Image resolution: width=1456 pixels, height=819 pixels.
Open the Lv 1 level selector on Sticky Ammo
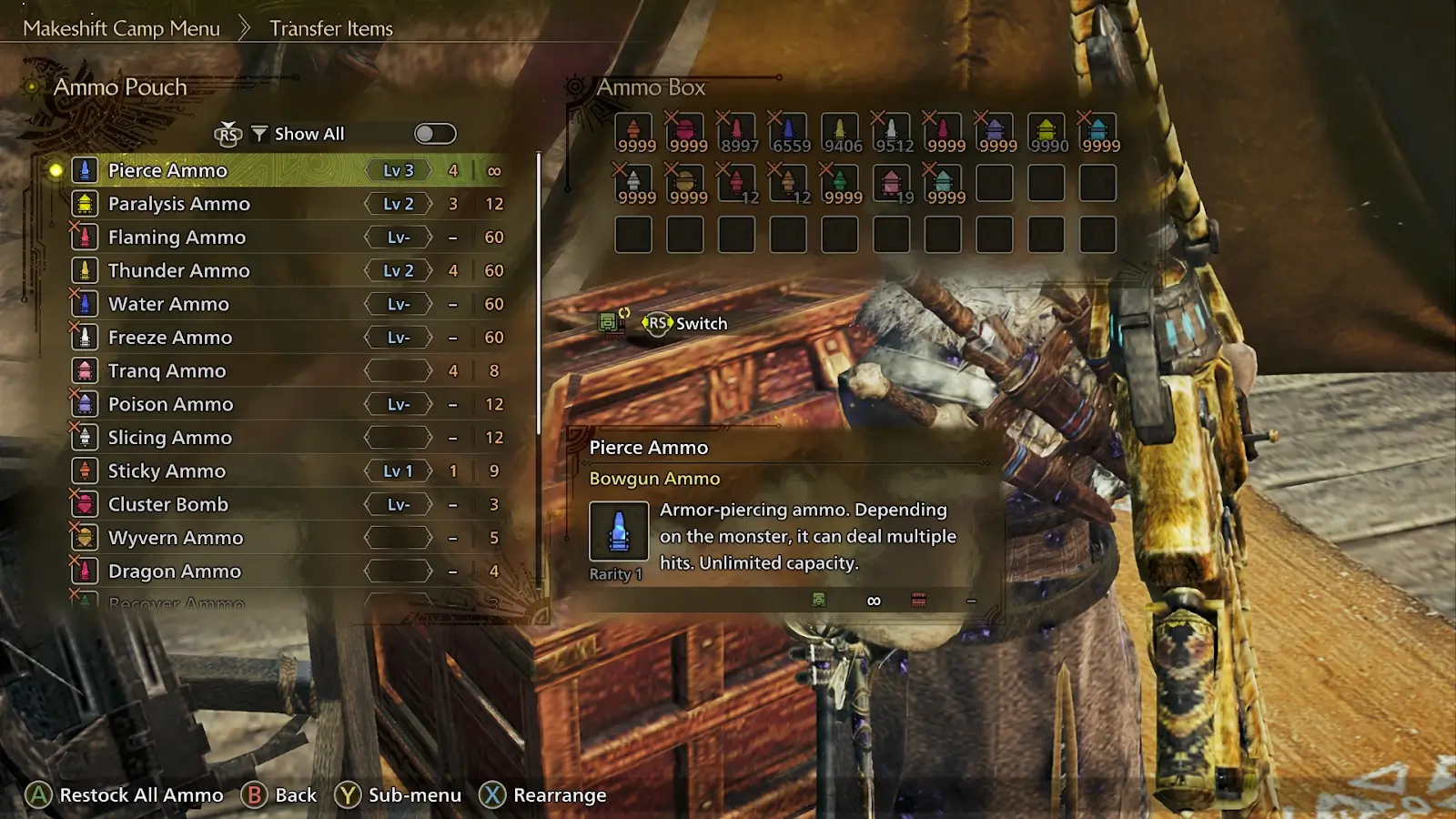(x=399, y=470)
